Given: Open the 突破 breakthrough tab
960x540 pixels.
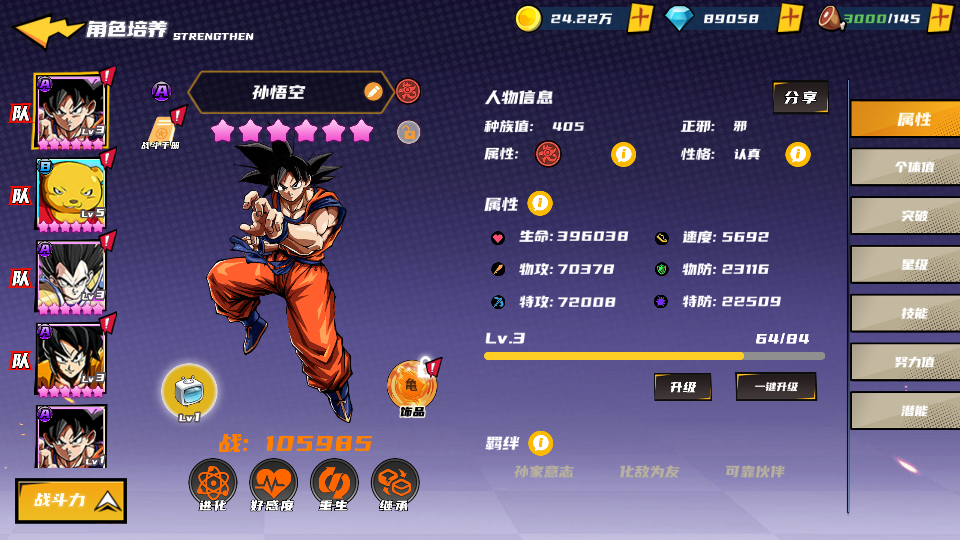Looking at the screenshot, I should pyautogui.click(x=904, y=215).
